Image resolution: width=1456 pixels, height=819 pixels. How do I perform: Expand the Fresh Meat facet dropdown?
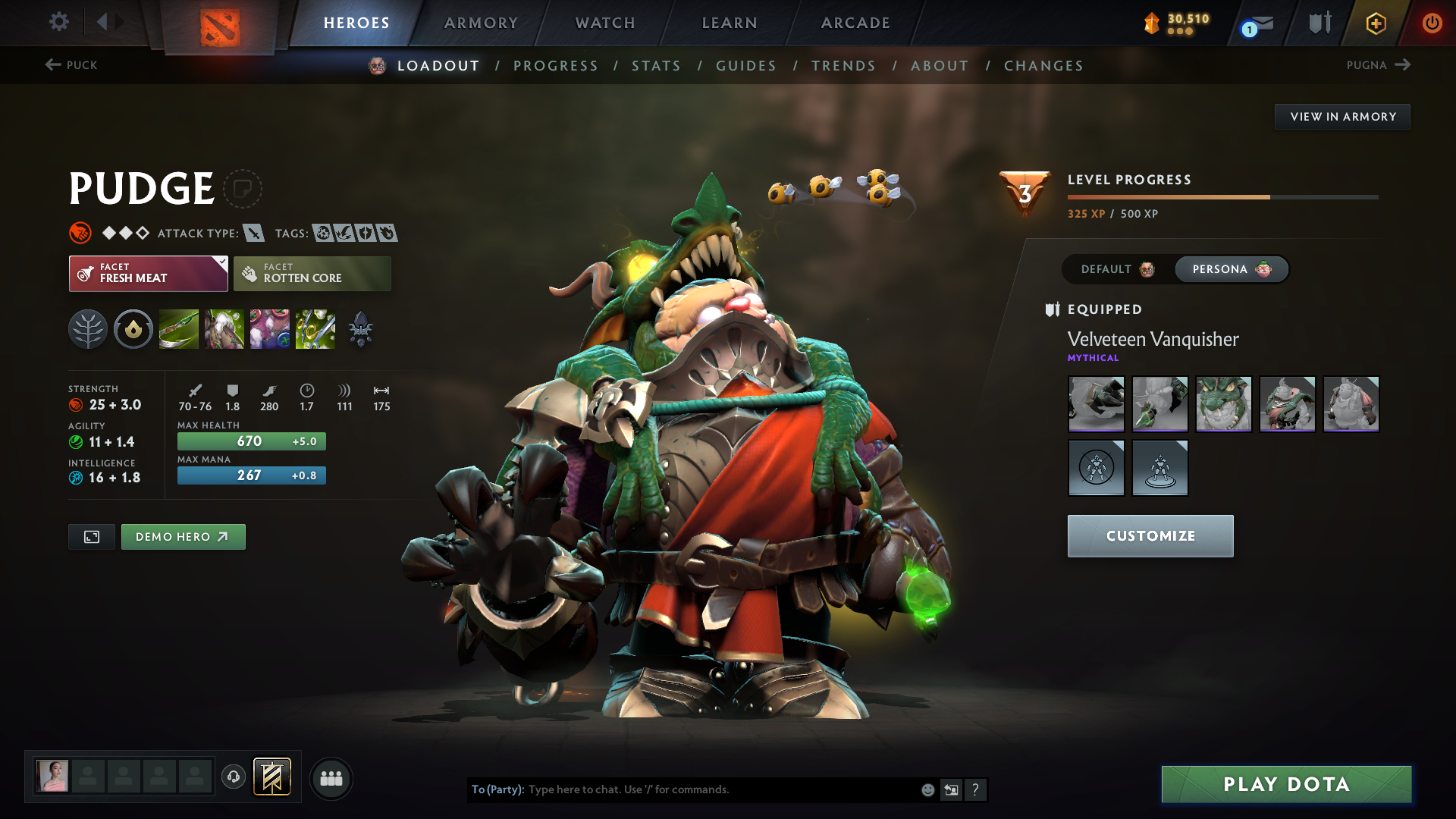[x=148, y=273]
